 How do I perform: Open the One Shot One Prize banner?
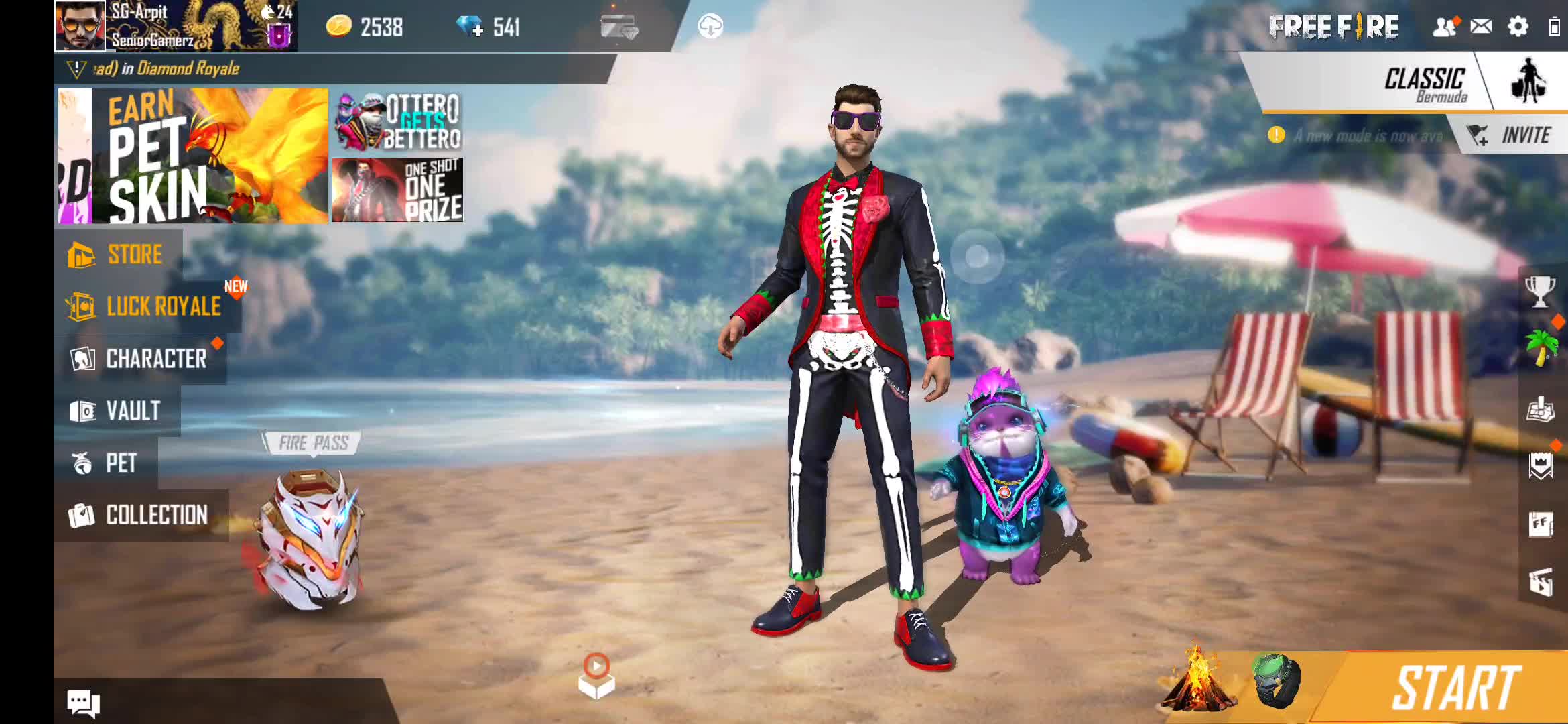[x=398, y=190]
